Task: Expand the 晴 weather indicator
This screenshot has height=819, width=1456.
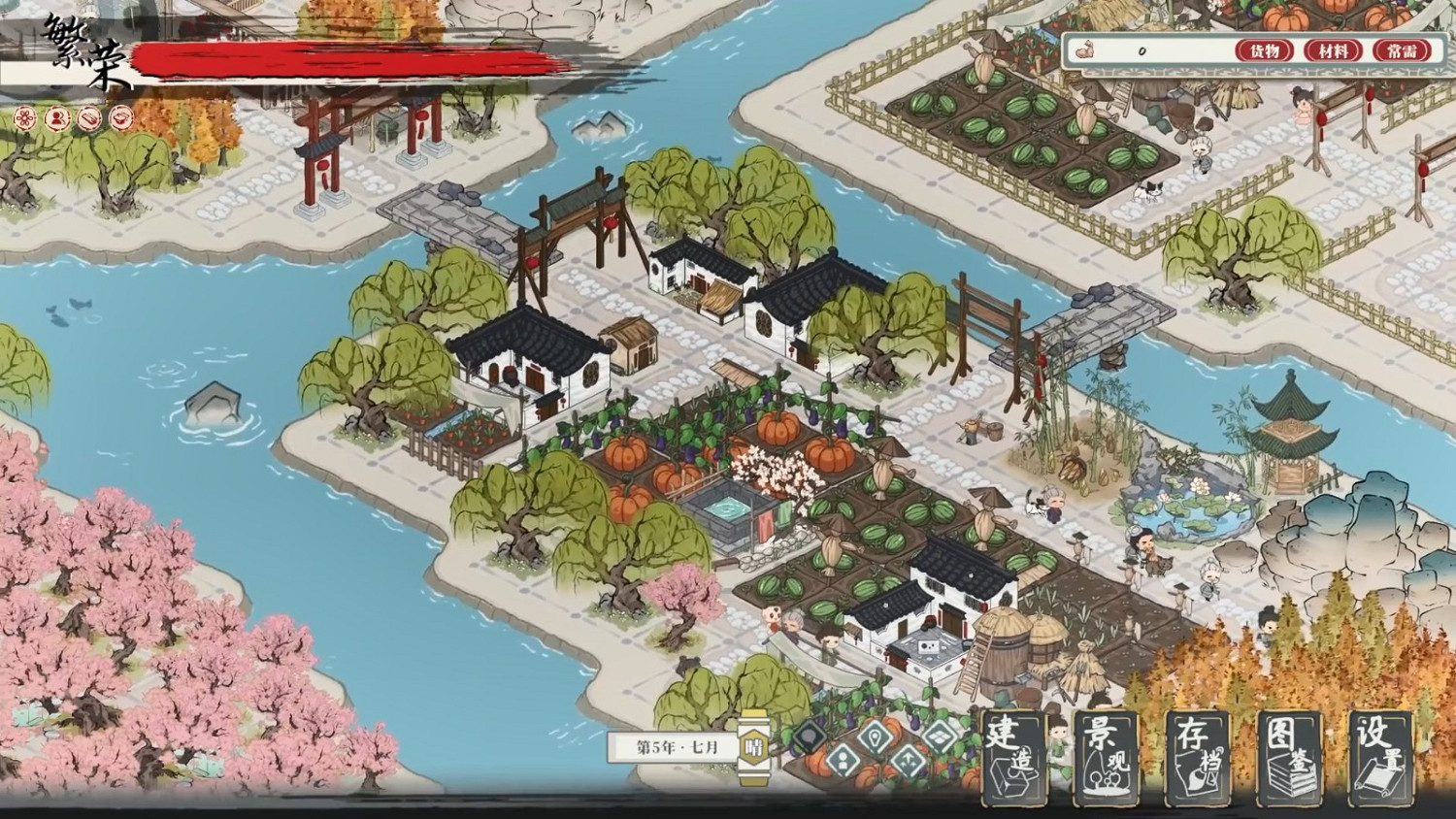Action: (756, 745)
